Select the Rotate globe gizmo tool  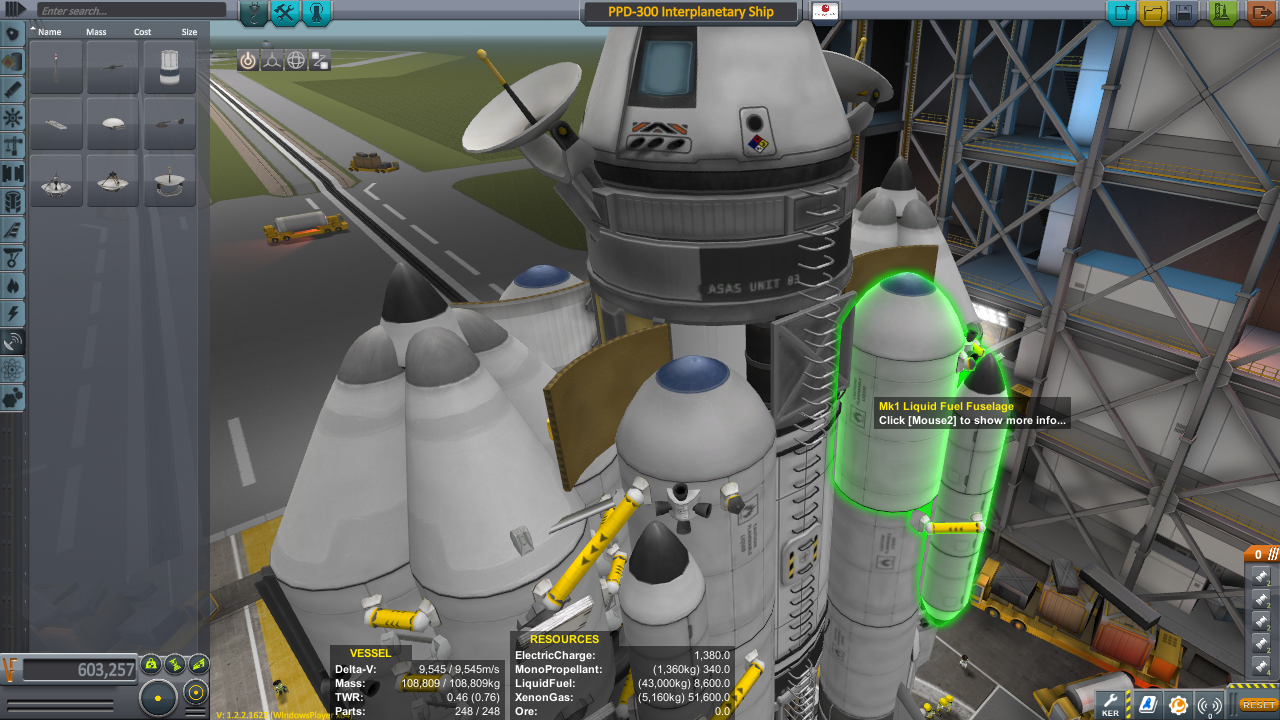pyautogui.click(x=296, y=60)
